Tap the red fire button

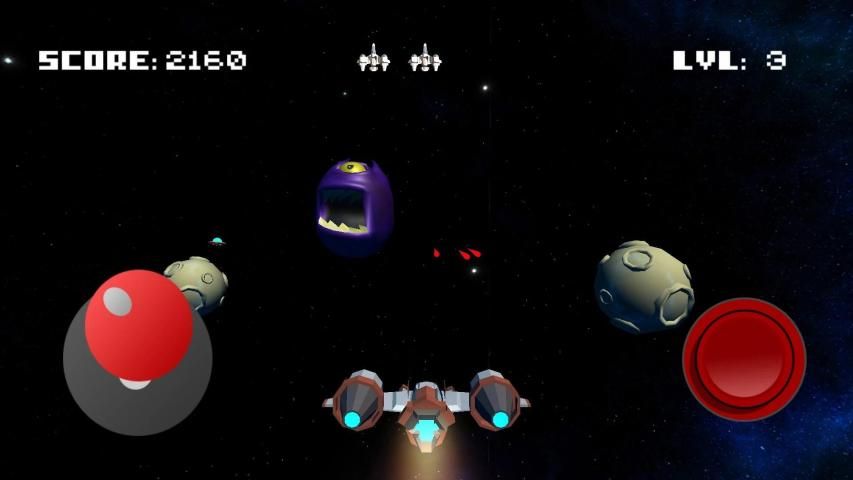click(x=744, y=358)
